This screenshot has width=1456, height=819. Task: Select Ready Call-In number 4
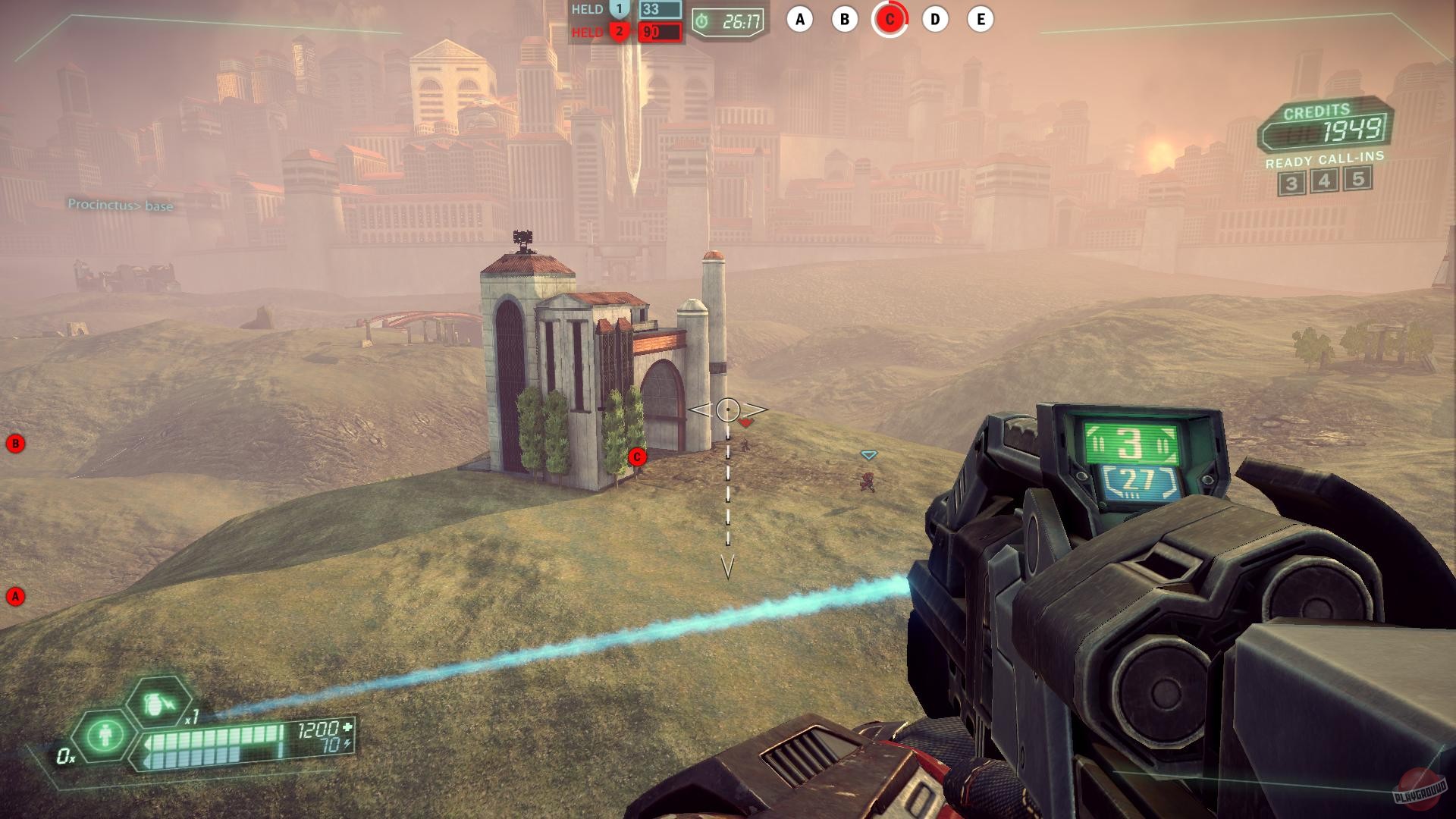[1324, 181]
